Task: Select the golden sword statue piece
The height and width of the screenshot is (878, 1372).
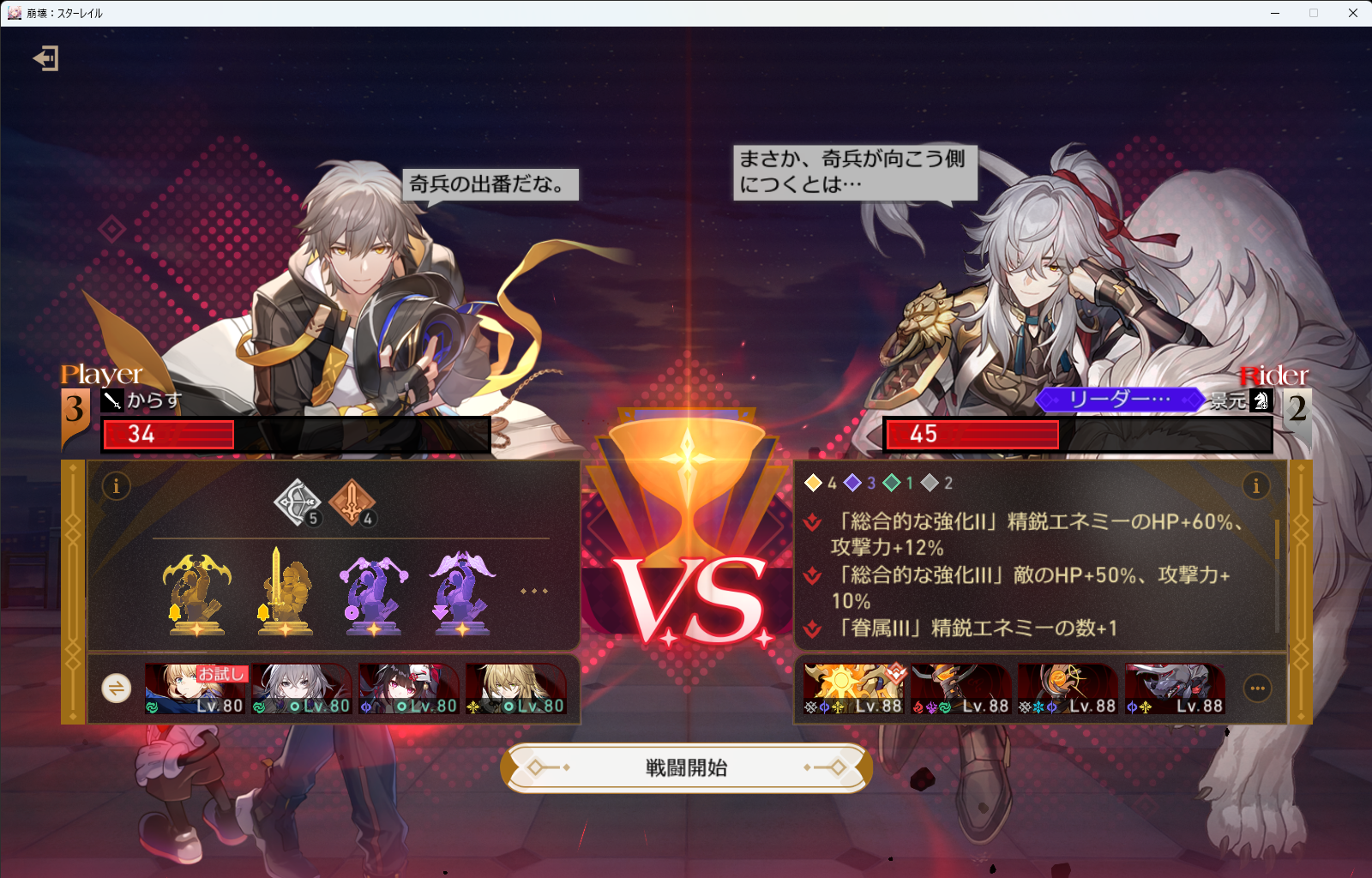Action: click(285, 593)
